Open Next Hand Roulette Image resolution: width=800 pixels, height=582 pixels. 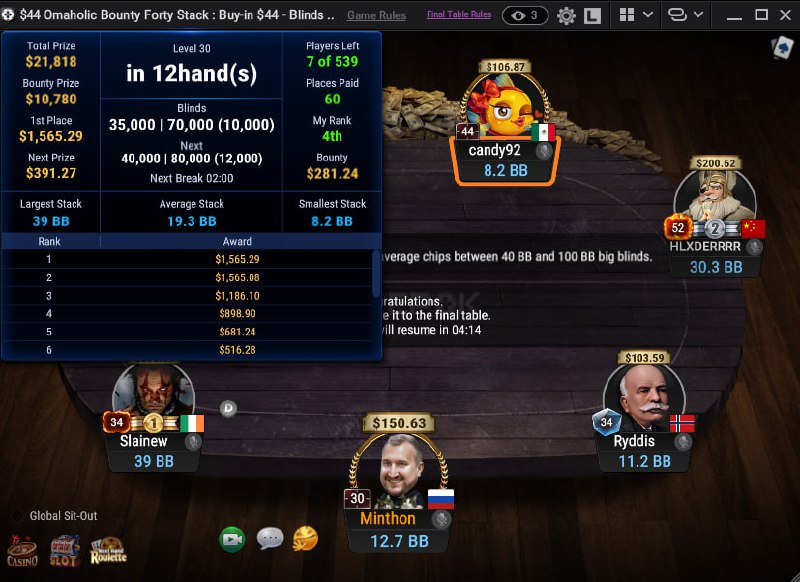click(109, 549)
